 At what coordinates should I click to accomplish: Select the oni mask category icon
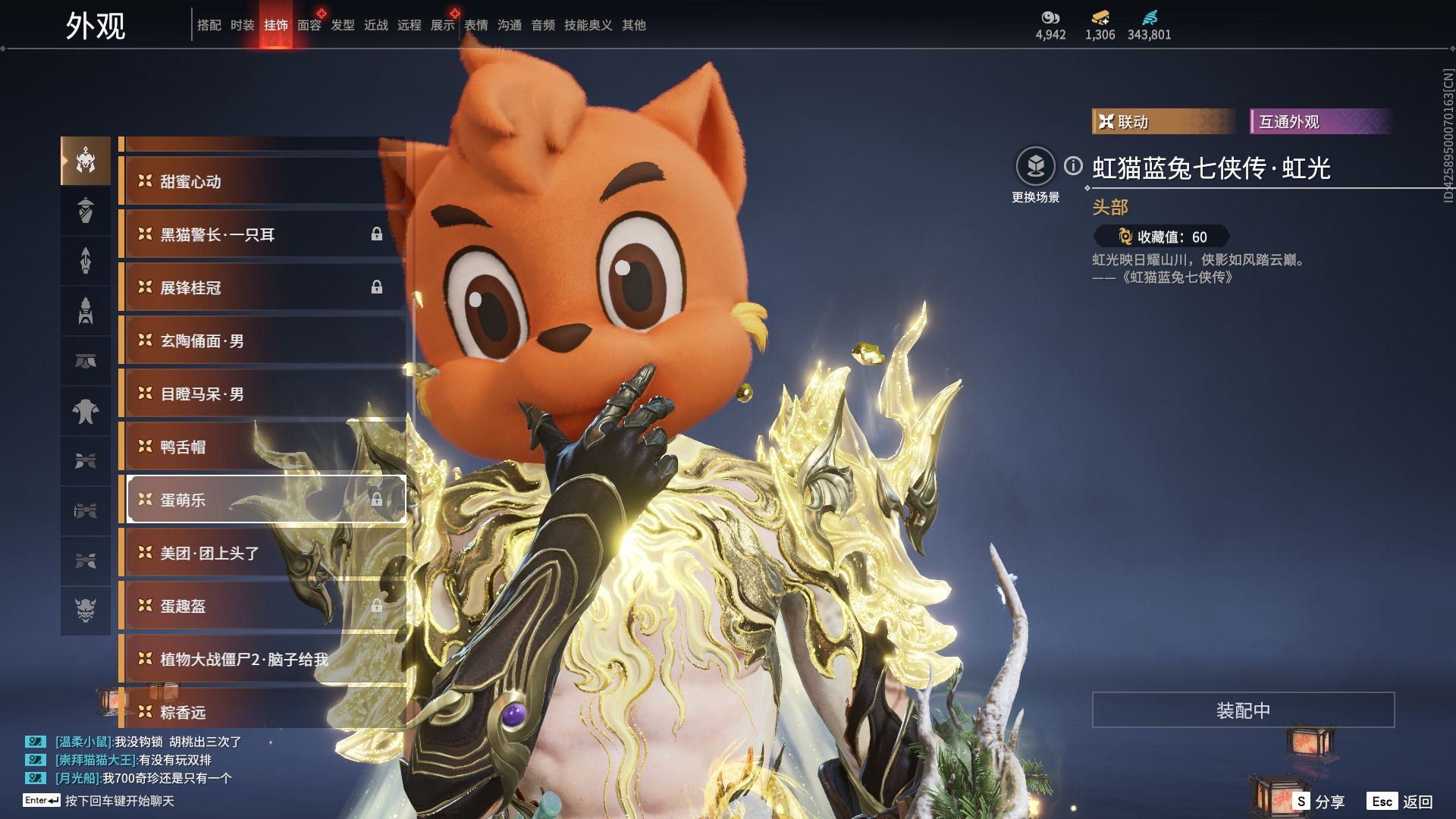click(x=86, y=609)
